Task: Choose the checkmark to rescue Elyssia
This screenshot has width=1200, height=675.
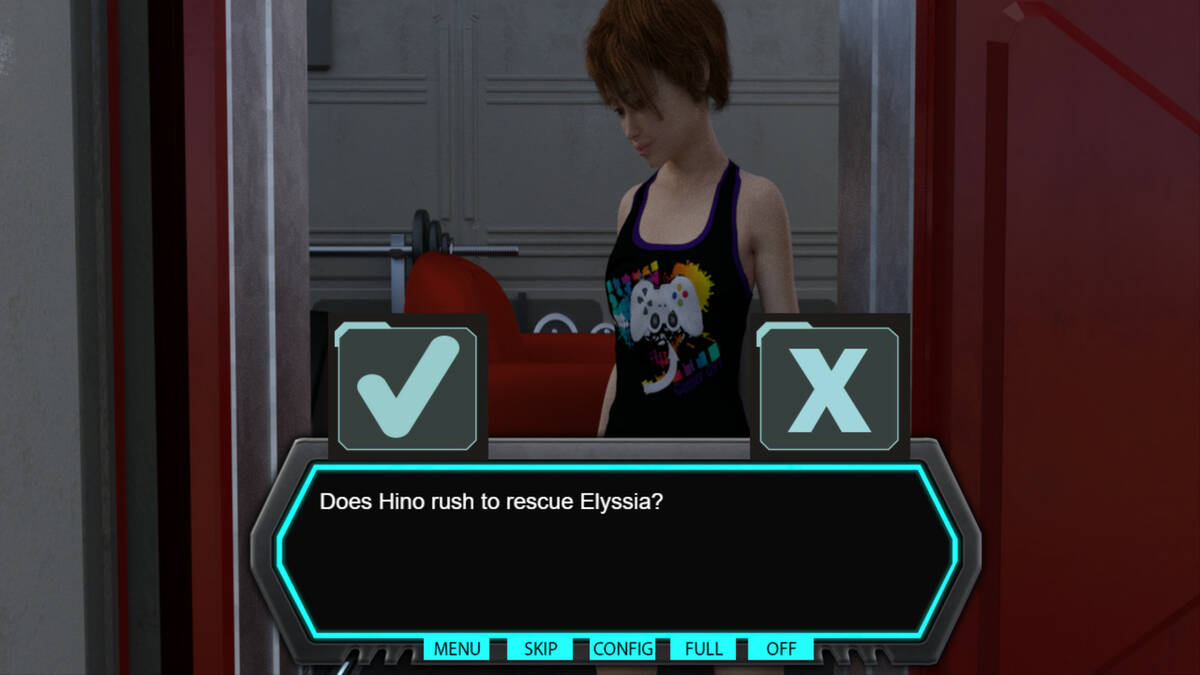Action: pyautogui.click(x=407, y=386)
